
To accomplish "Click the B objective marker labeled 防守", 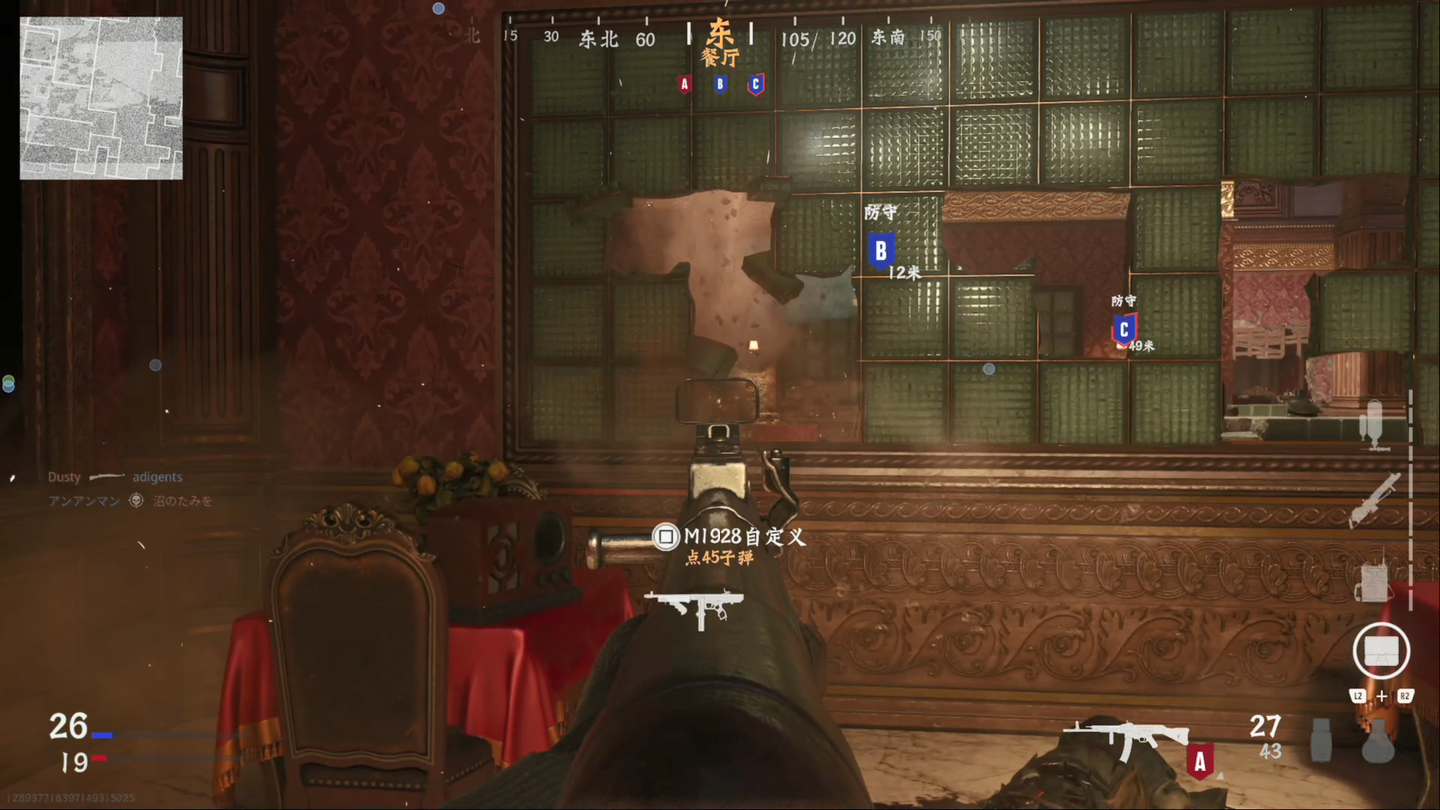I will pyautogui.click(x=881, y=250).
